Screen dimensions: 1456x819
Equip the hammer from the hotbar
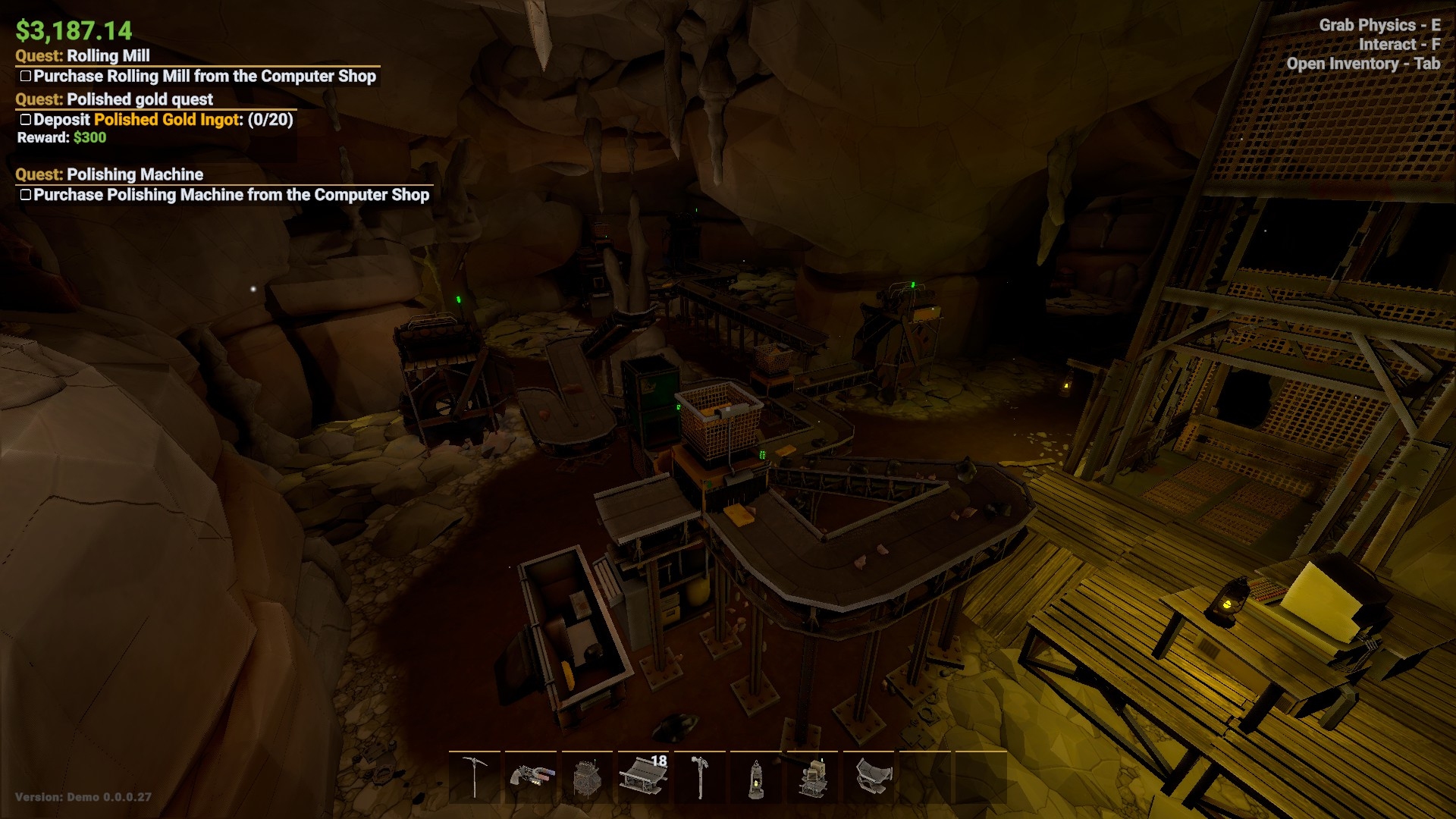click(x=699, y=777)
